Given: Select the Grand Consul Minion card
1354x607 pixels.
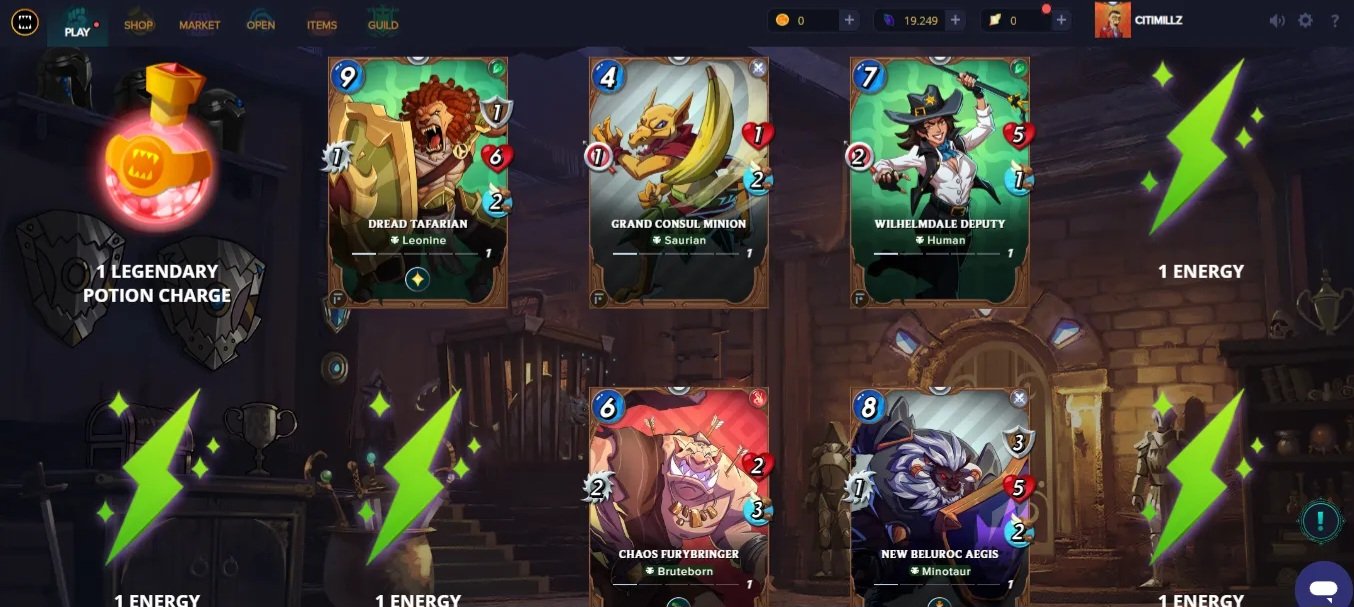Looking at the screenshot, I should pos(679,181).
